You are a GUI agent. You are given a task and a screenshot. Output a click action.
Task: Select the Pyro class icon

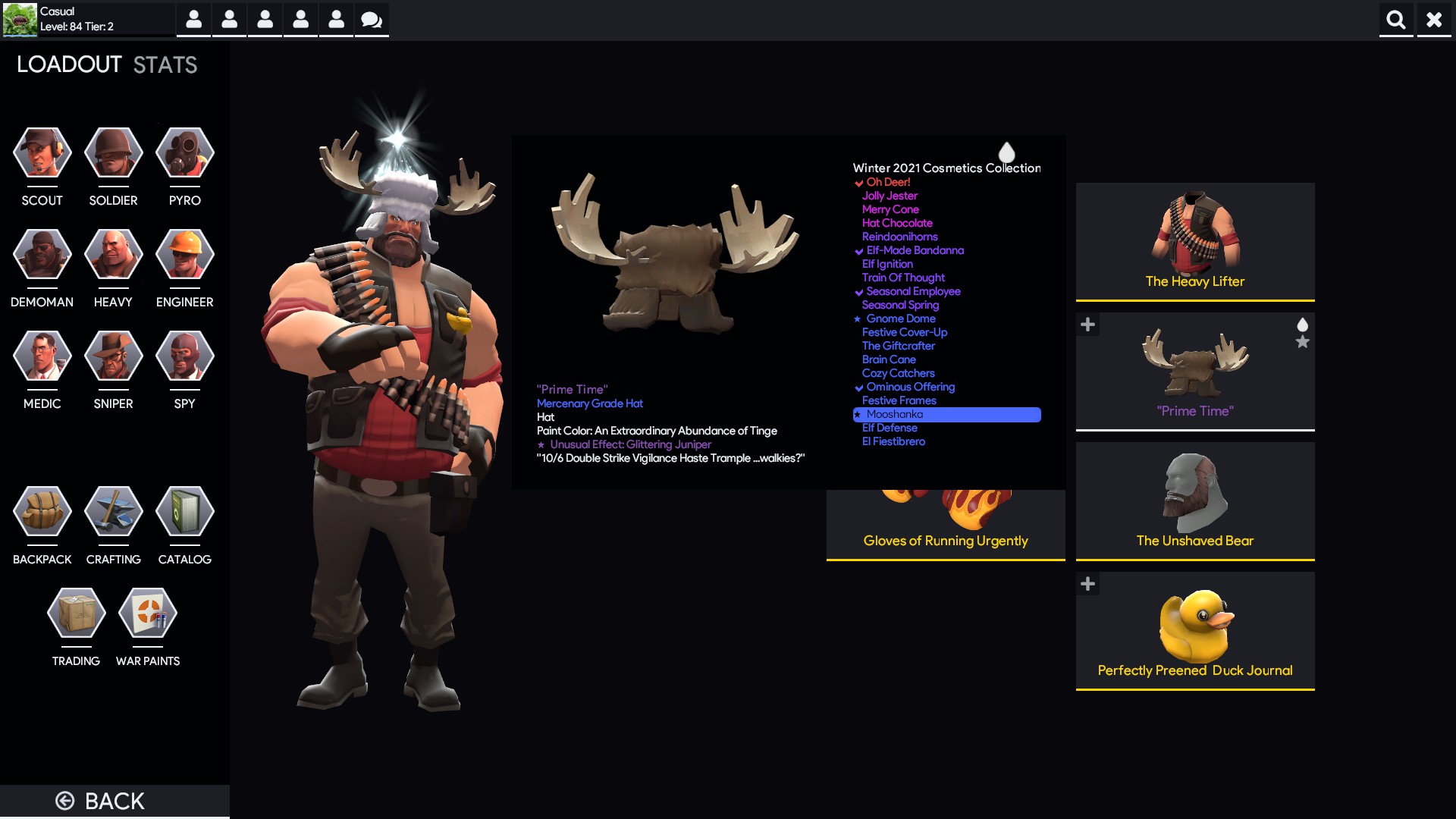click(184, 152)
